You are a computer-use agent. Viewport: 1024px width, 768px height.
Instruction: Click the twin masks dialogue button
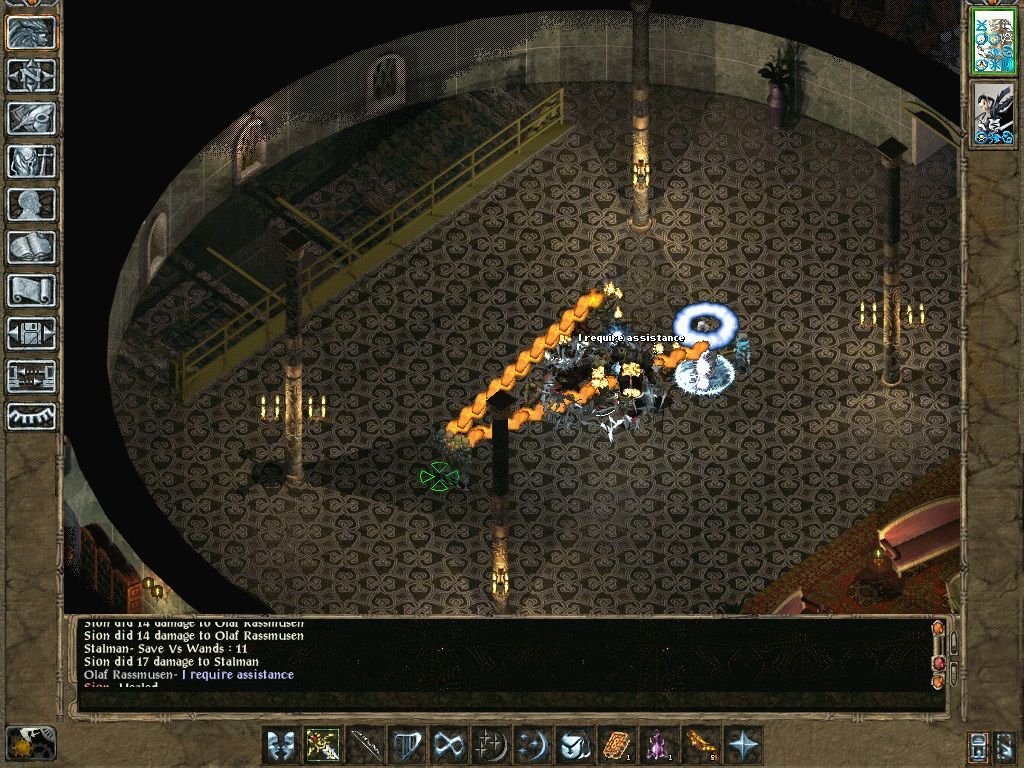pyautogui.click(x=280, y=745)
